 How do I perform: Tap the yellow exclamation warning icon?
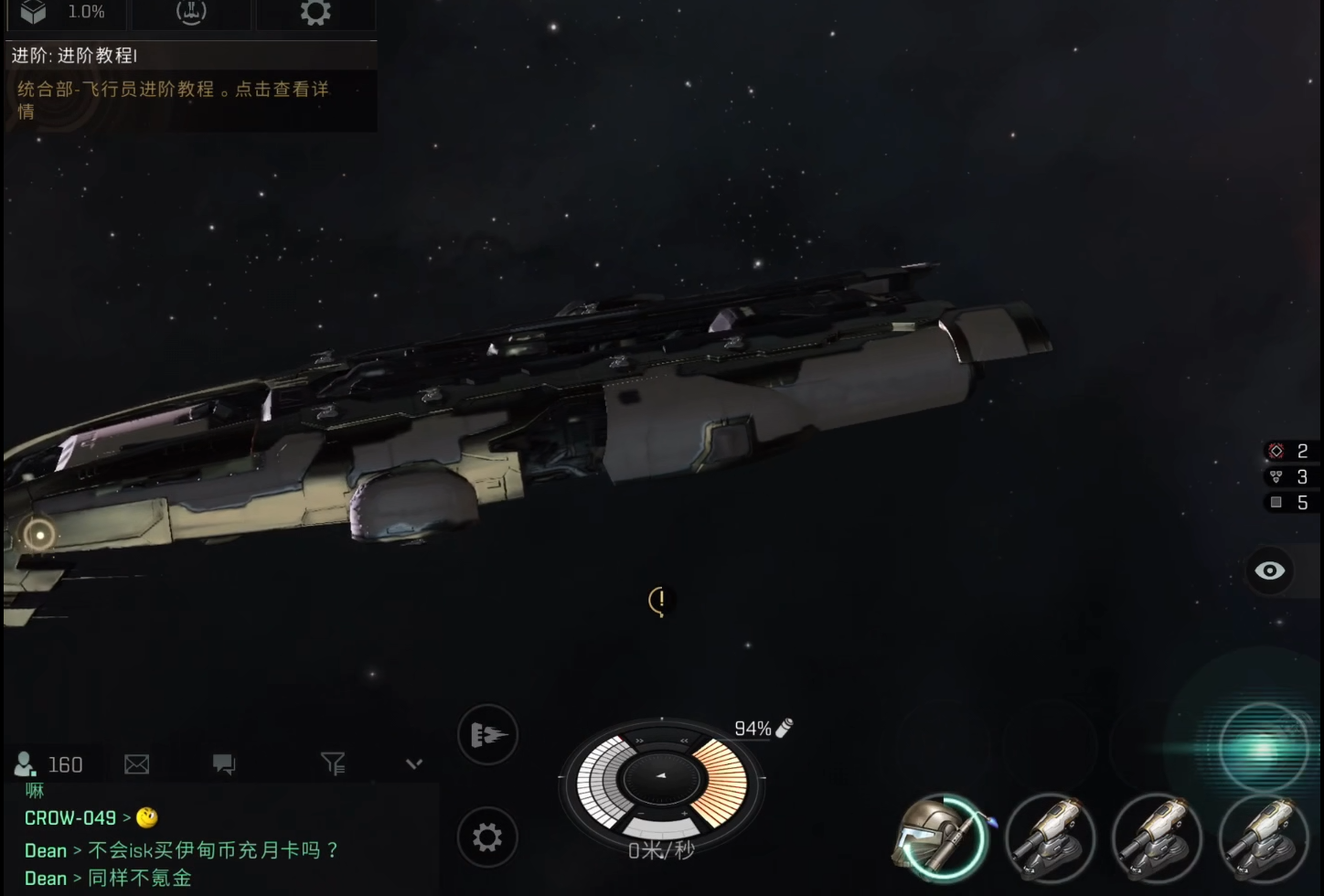tap(660, 601)
